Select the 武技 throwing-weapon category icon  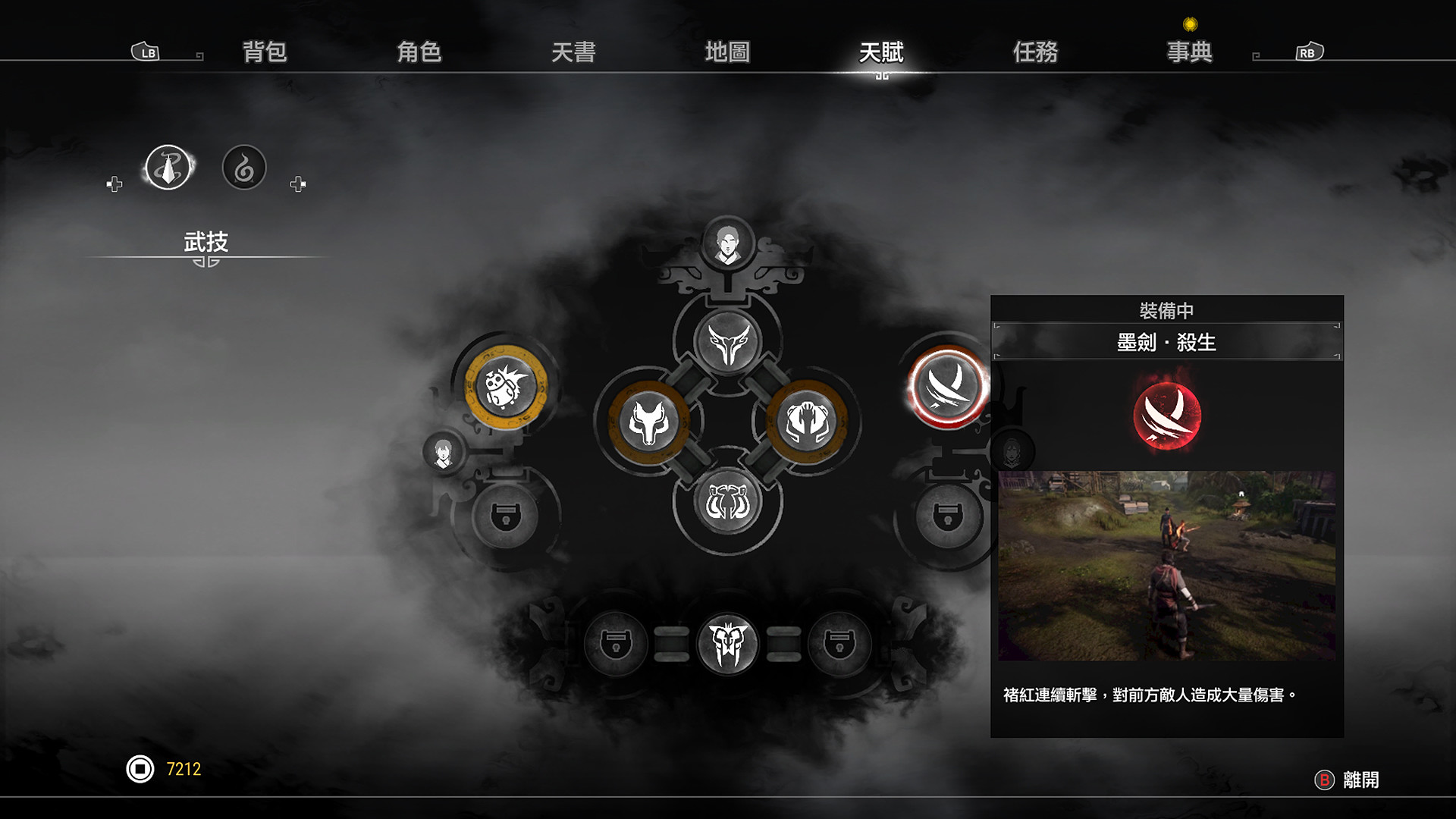(167, 166)
